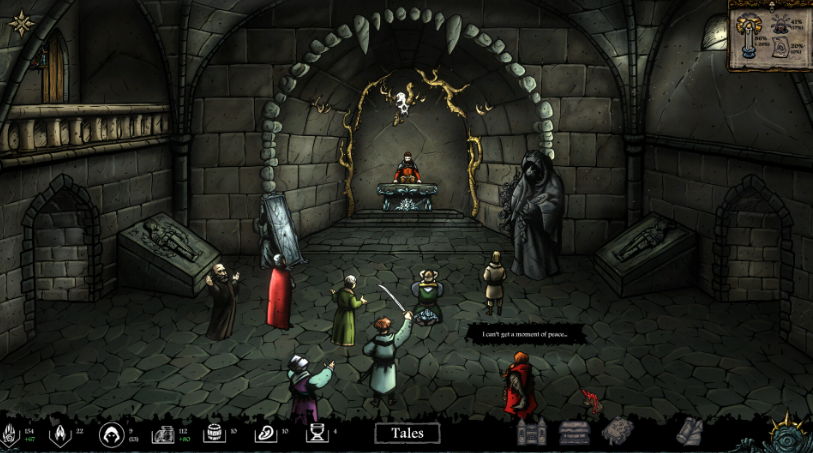Click the barrel resource icon
813x453 pixels.
pyautogui.click(x=212, y=433)
